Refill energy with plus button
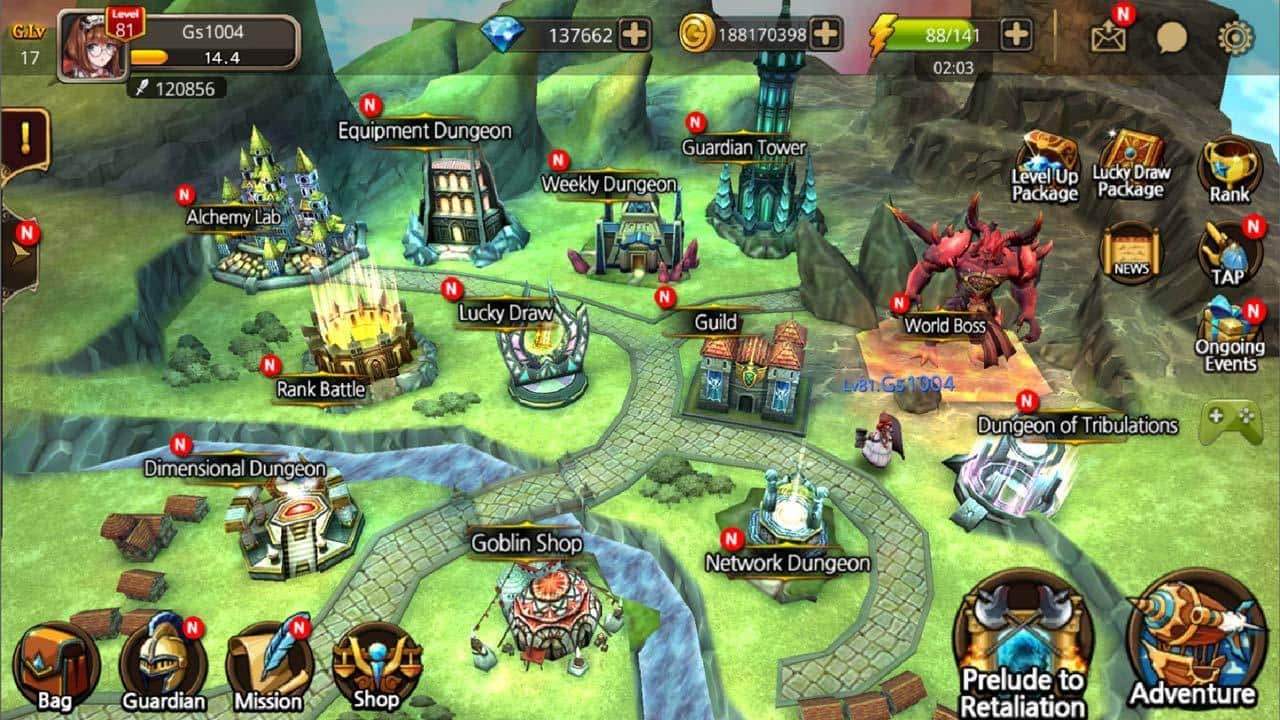1280x720 pixels. (1016, 35)
